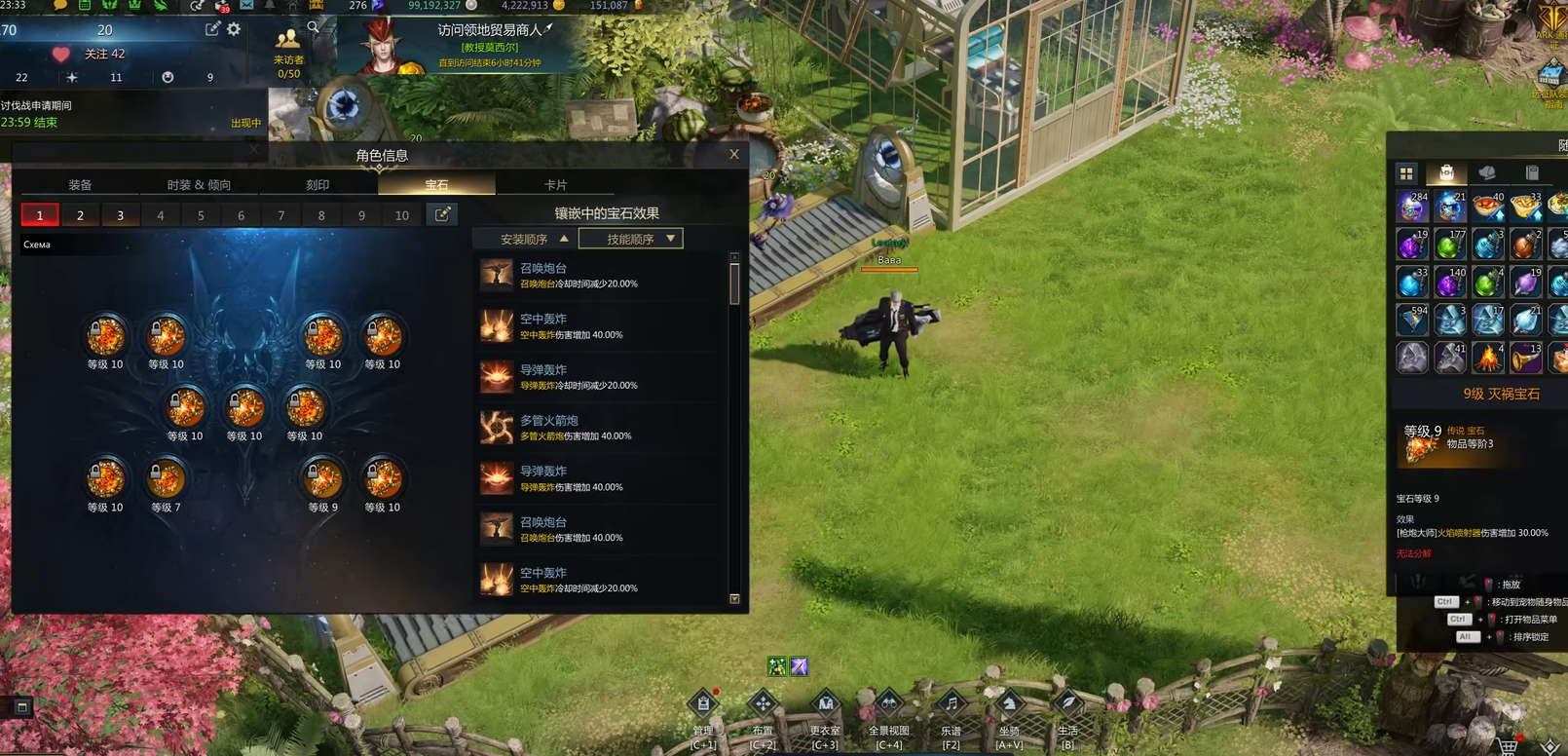Viewport: 1568px width, 756px height.
Task: Choose gem preset number 5
Action: [201, 215]
